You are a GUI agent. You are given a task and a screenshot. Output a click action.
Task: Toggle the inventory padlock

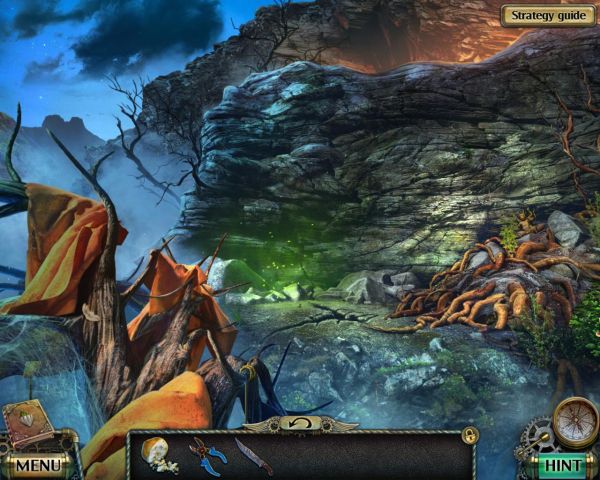pyautogui.click(x=468, y=436)
